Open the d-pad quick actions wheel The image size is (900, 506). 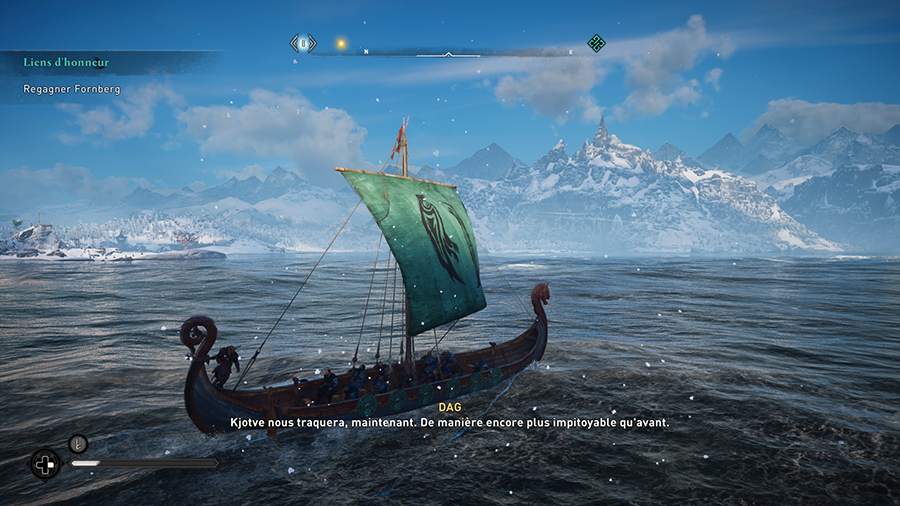pyautogui.click(x=45, y=464)
